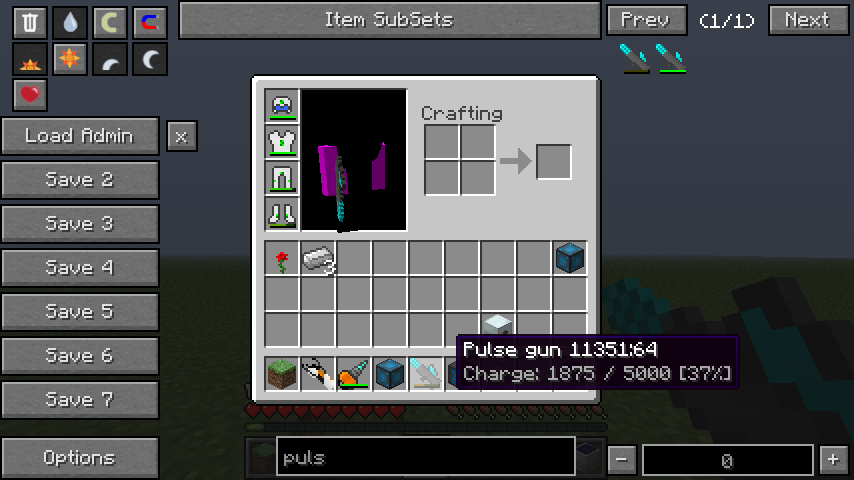The image size is (854, 480).
Task: Click the trash can delete mode icon
Action: click(x=31, y=22)
